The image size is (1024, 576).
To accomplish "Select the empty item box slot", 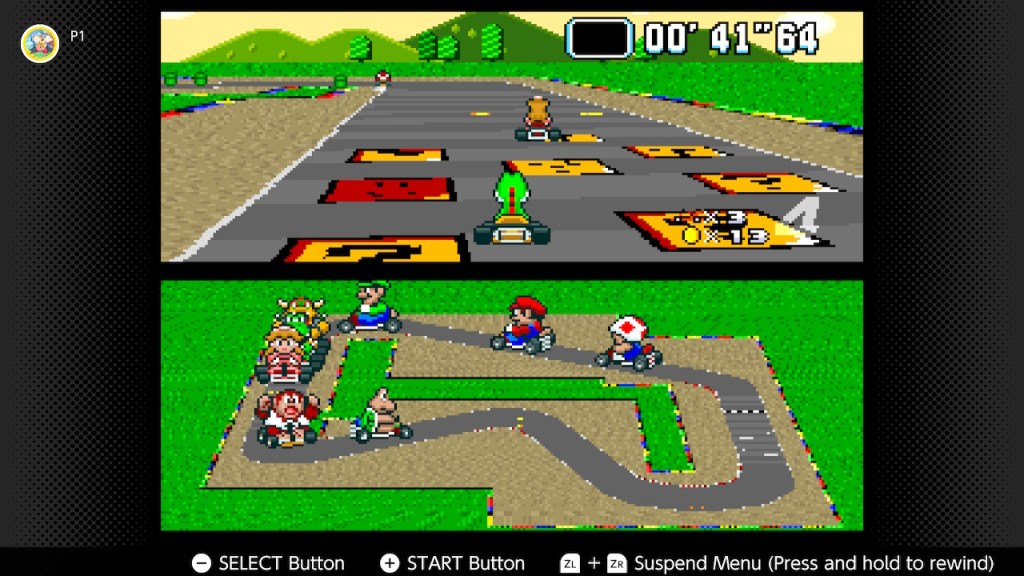I will point(599,38).
